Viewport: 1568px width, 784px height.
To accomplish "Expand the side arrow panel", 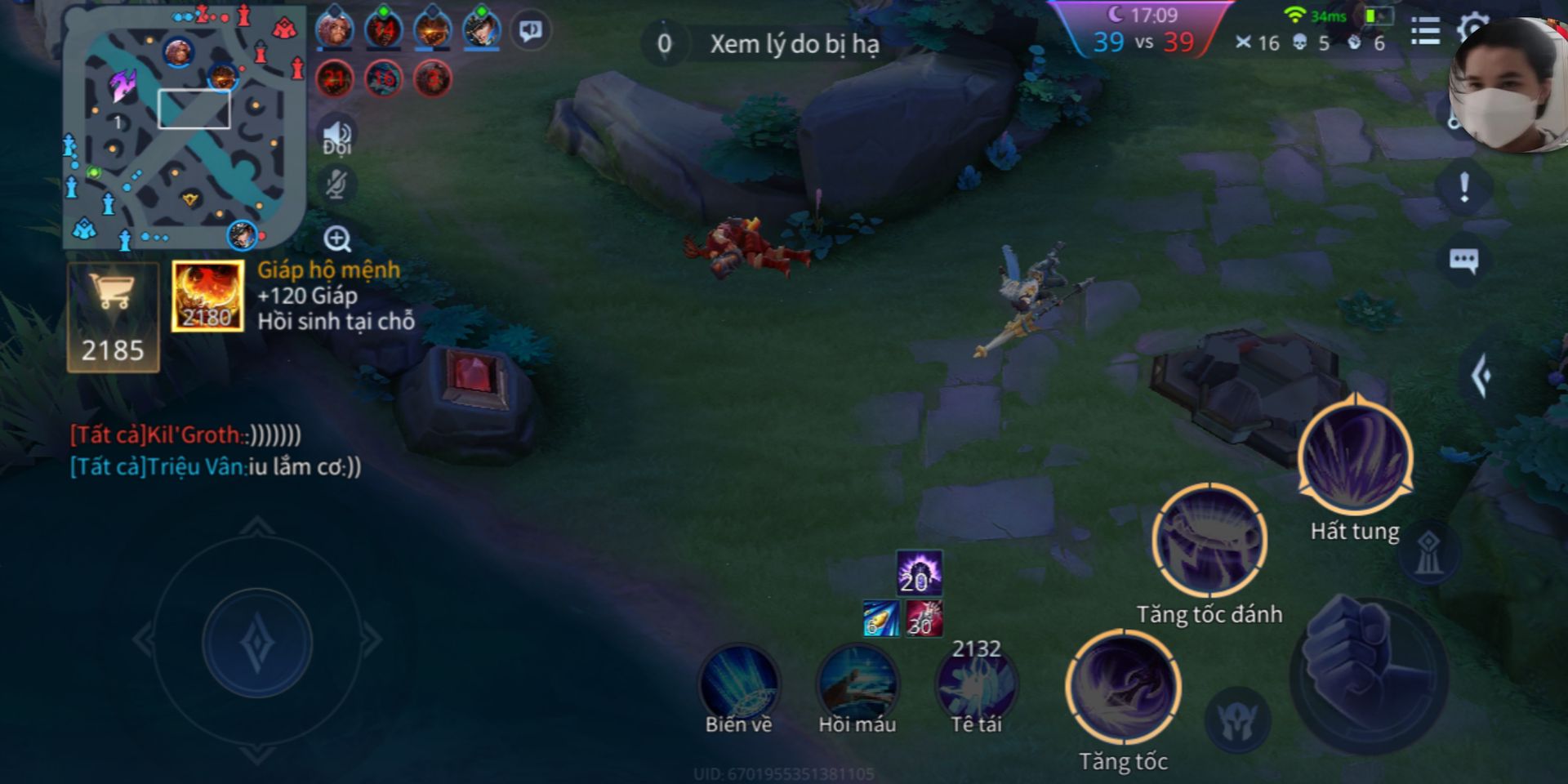I will click(x=1481, y=376).
